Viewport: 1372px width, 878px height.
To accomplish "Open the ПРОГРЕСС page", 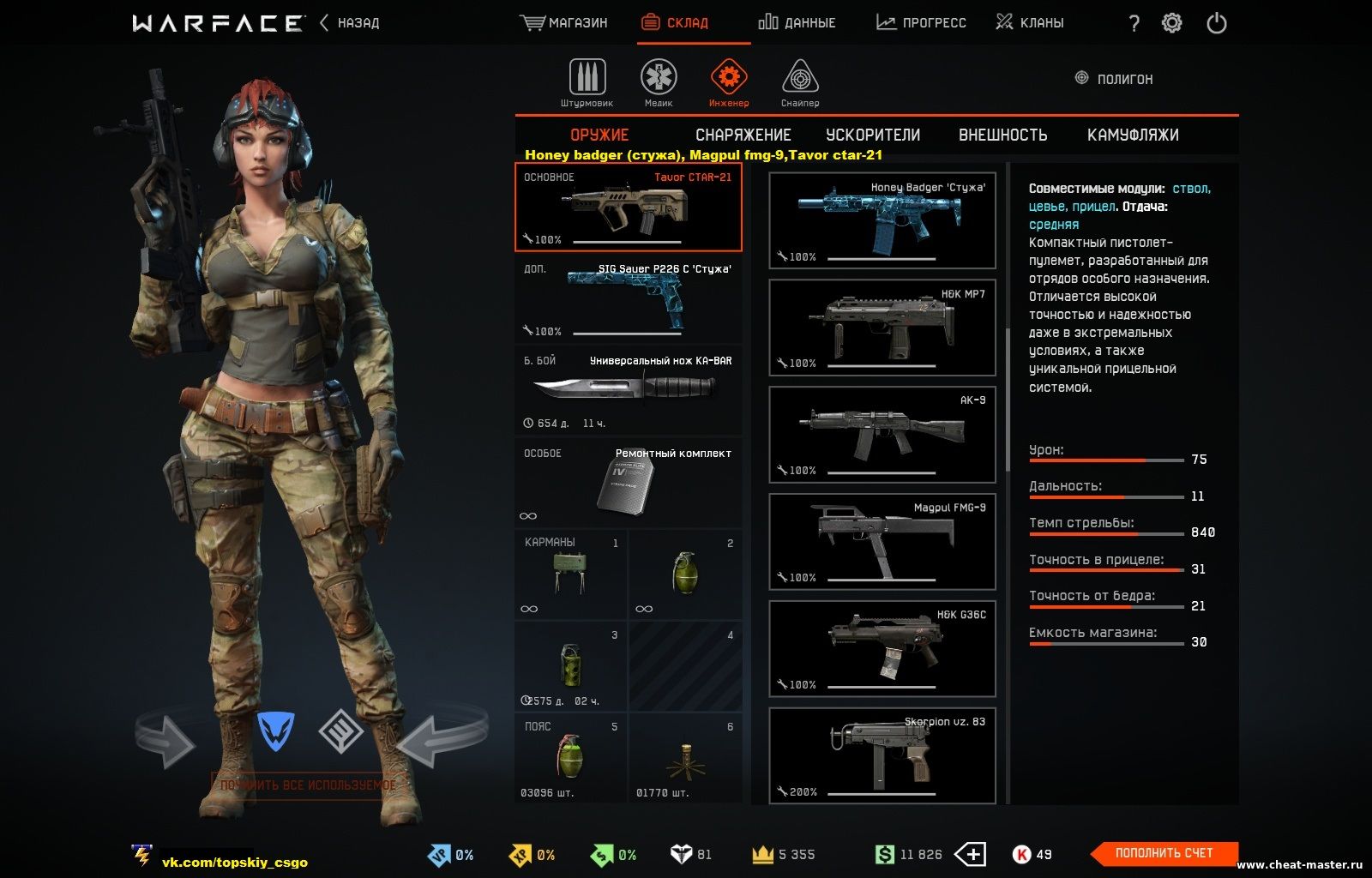I will pyautogui.click(x=921, y=23).
